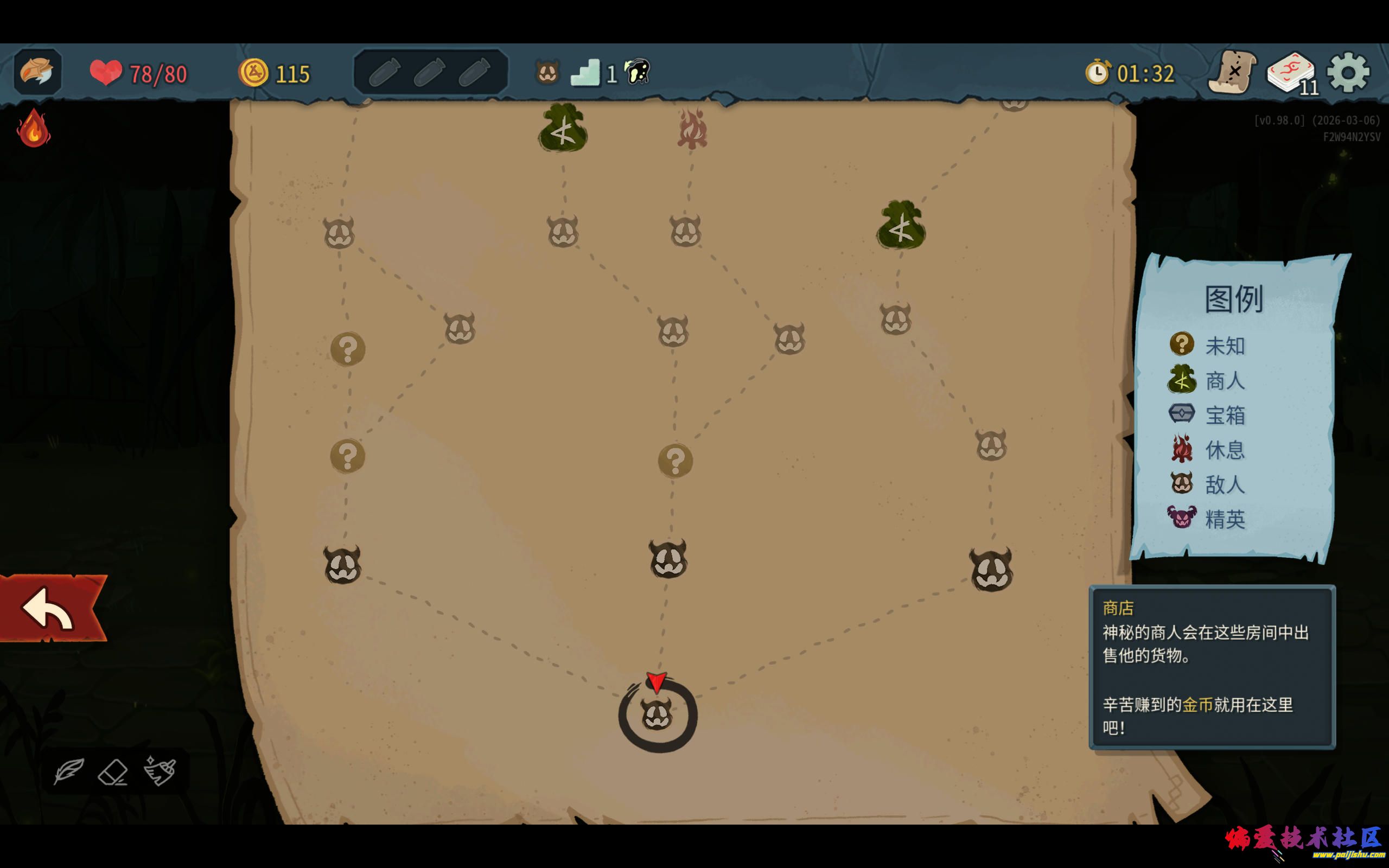Viewport: 1389px width, 868px height.
Task: Select the campfire rest node on the map
Action: point(692,130)
